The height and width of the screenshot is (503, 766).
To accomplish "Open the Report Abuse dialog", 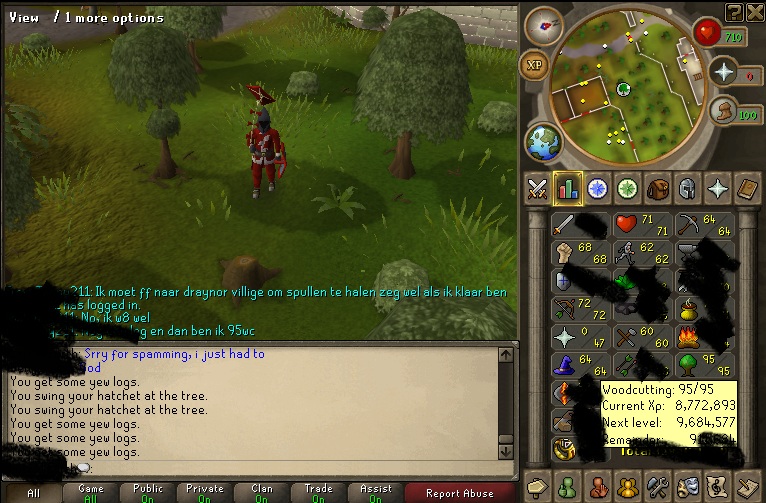I will tap(459, 492).
